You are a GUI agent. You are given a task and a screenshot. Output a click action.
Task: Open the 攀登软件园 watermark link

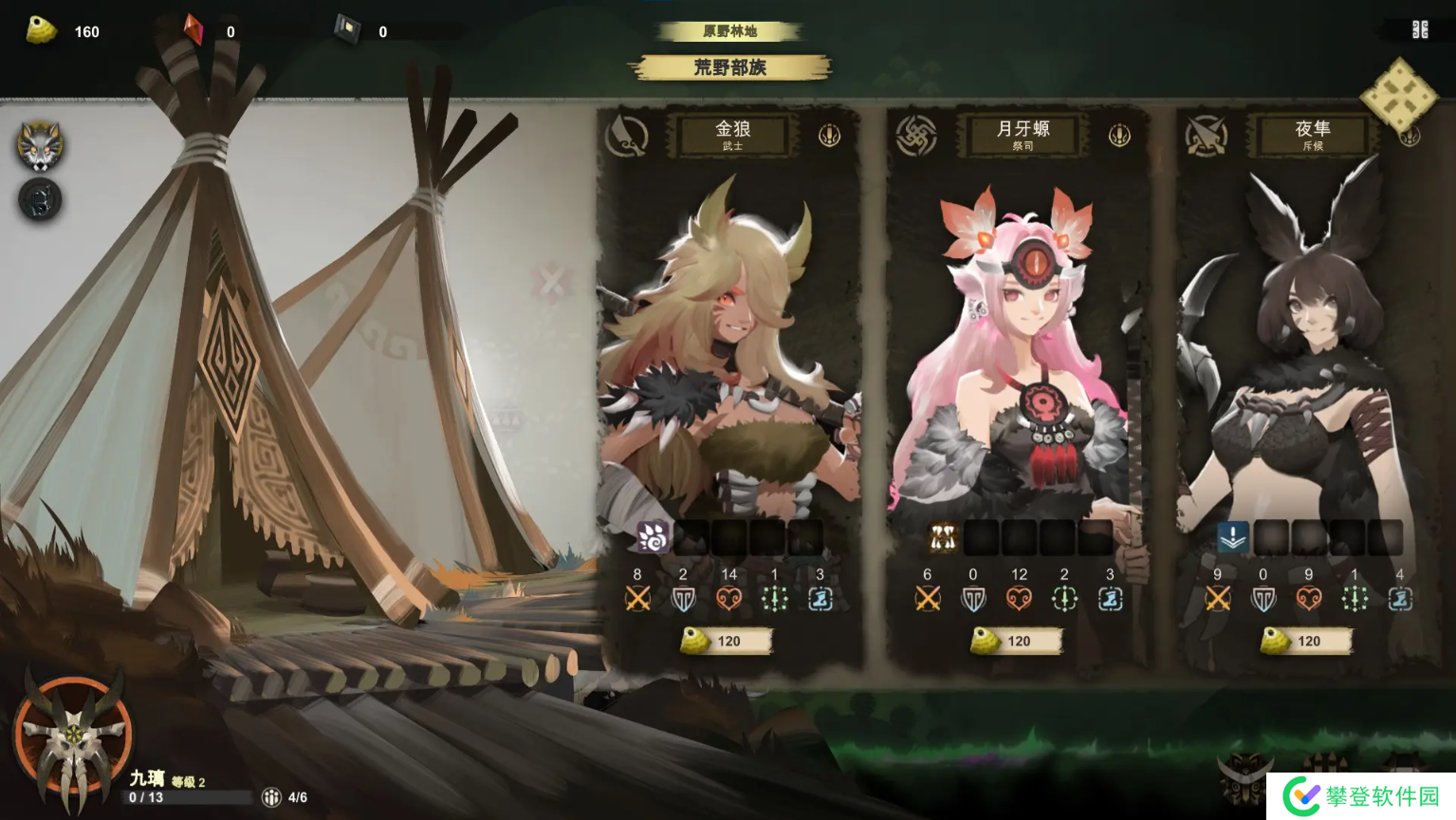[1362, 796]
